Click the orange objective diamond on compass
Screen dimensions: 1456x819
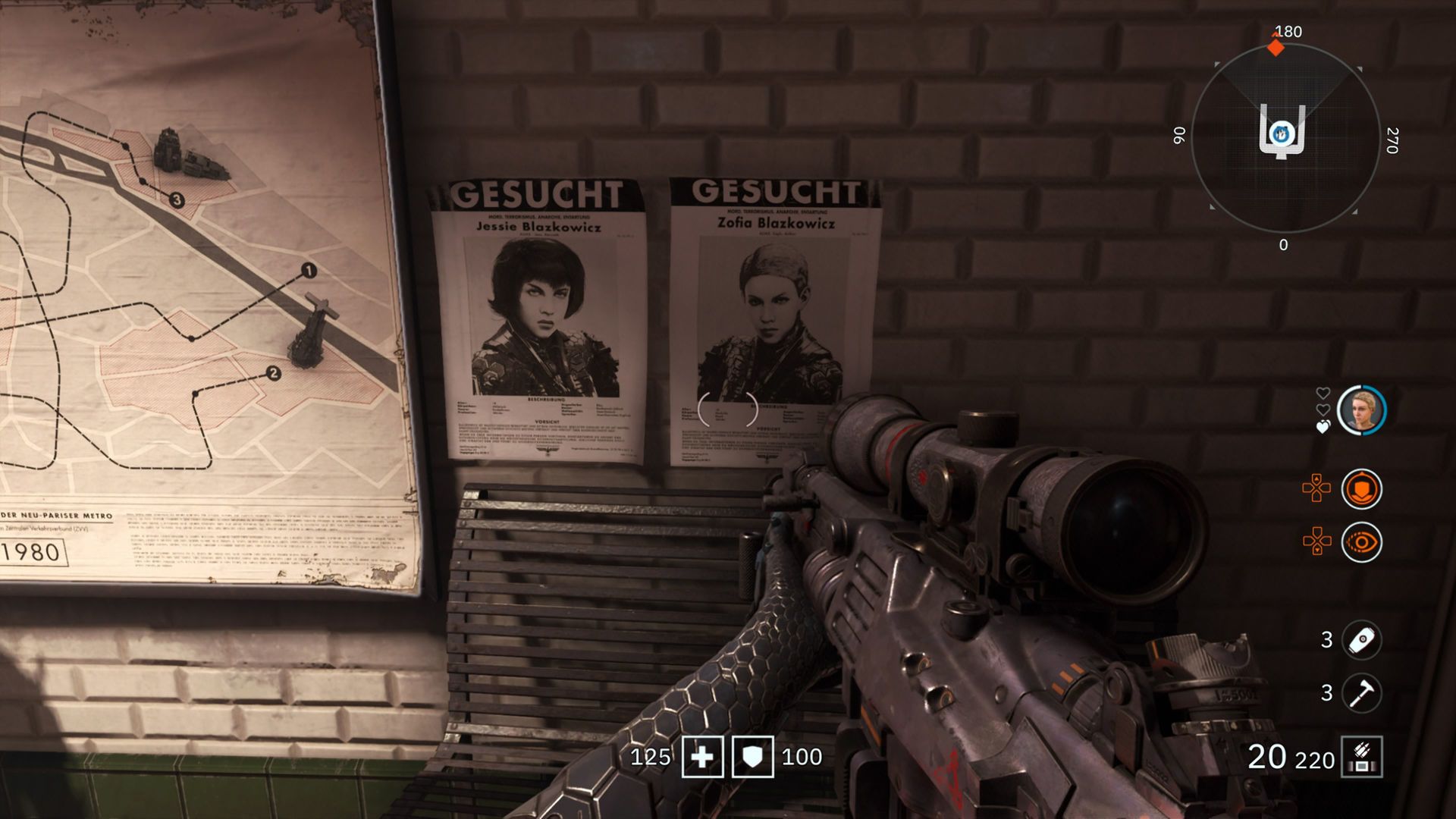(1276, 48)
